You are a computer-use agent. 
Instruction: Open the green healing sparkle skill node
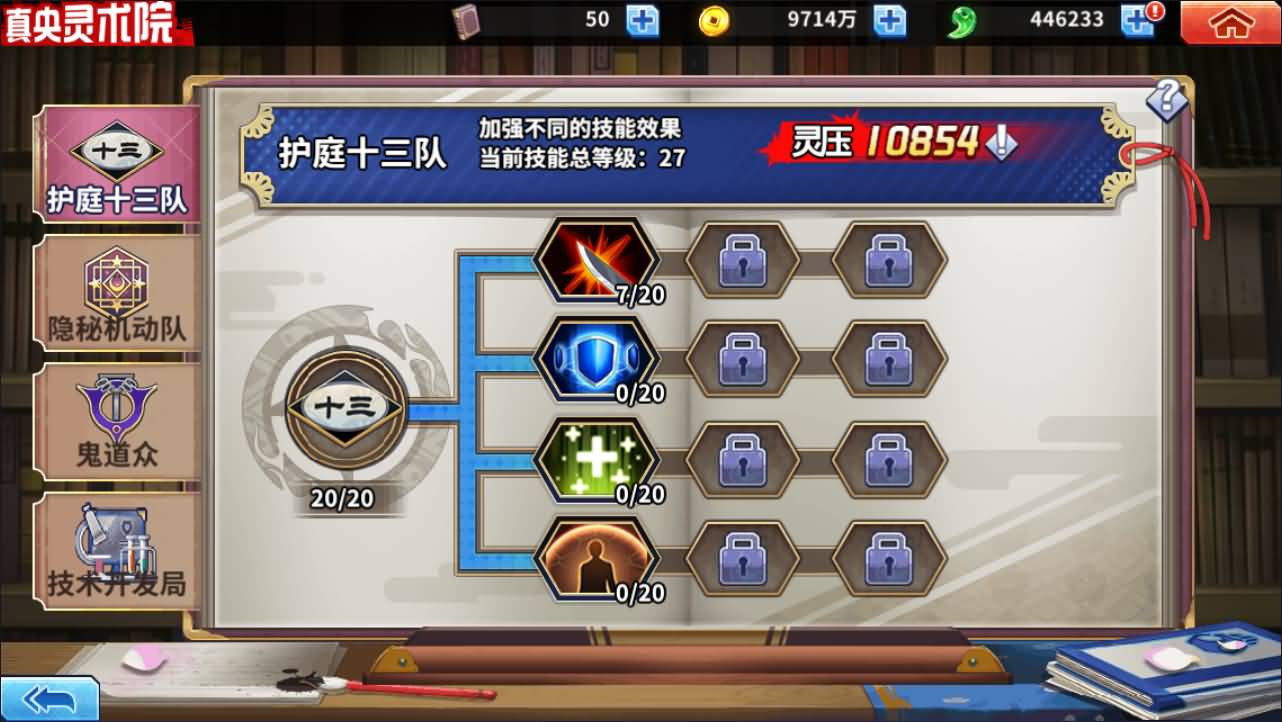(597, 460)
